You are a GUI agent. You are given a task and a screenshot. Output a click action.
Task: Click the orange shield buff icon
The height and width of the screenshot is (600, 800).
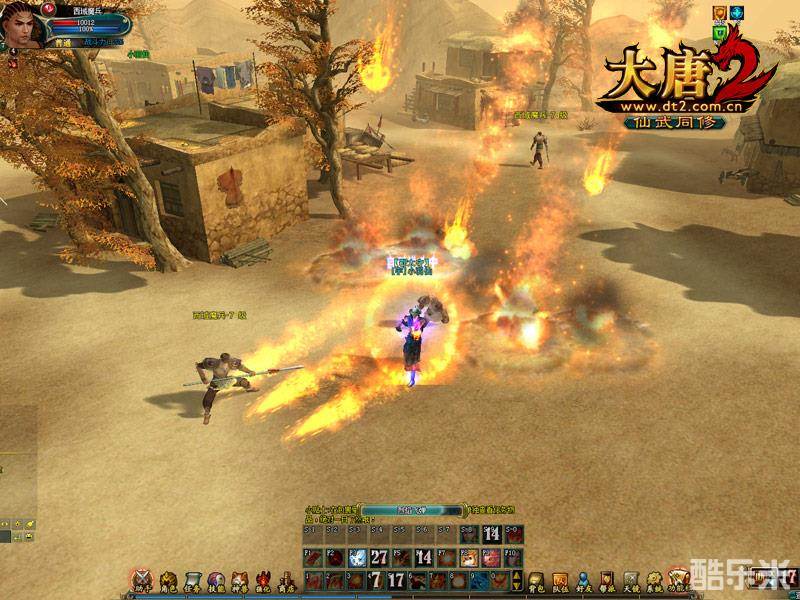(x=719, y=13)
